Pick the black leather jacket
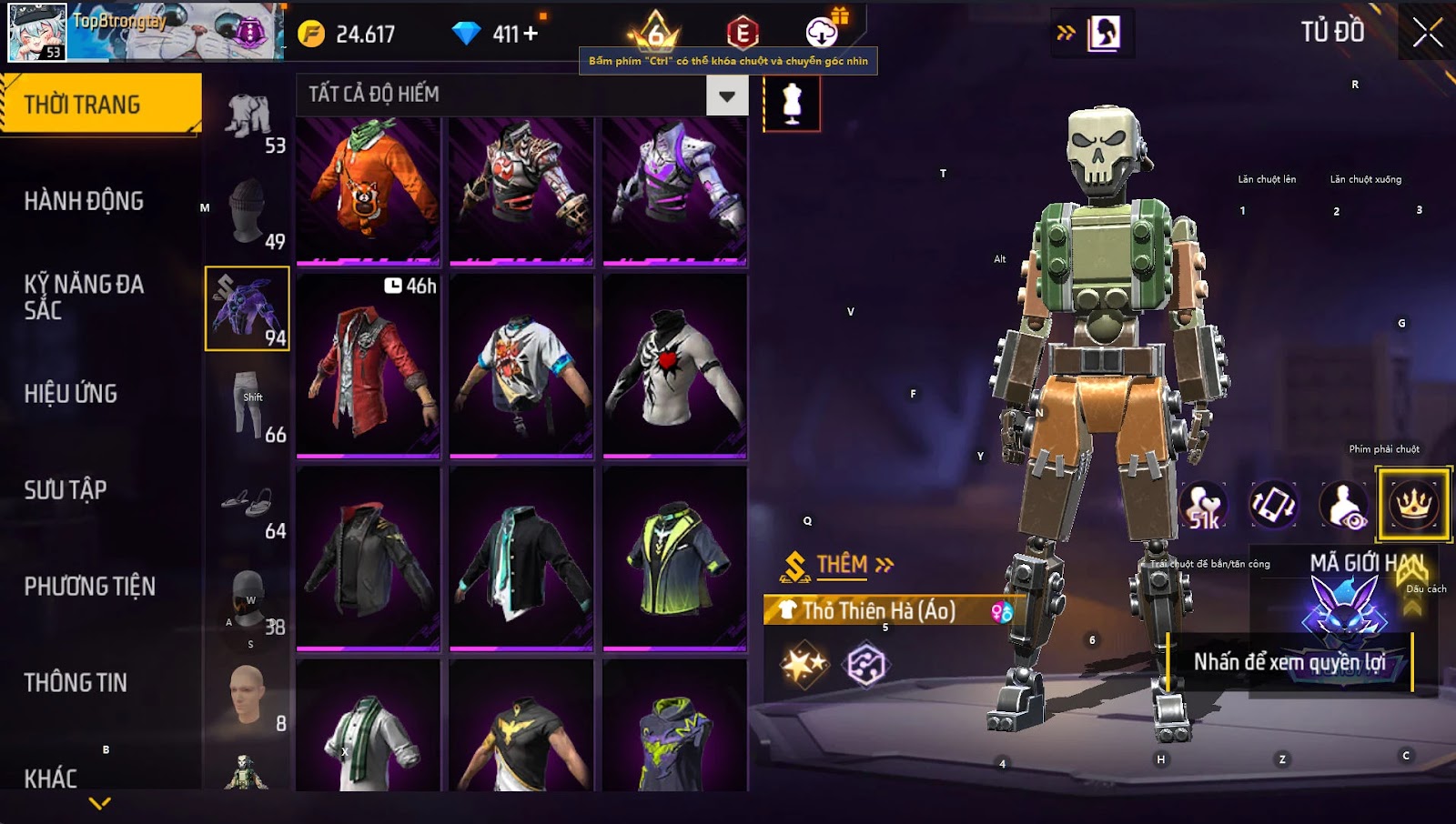1456x824 pixels. click(369, 558)
